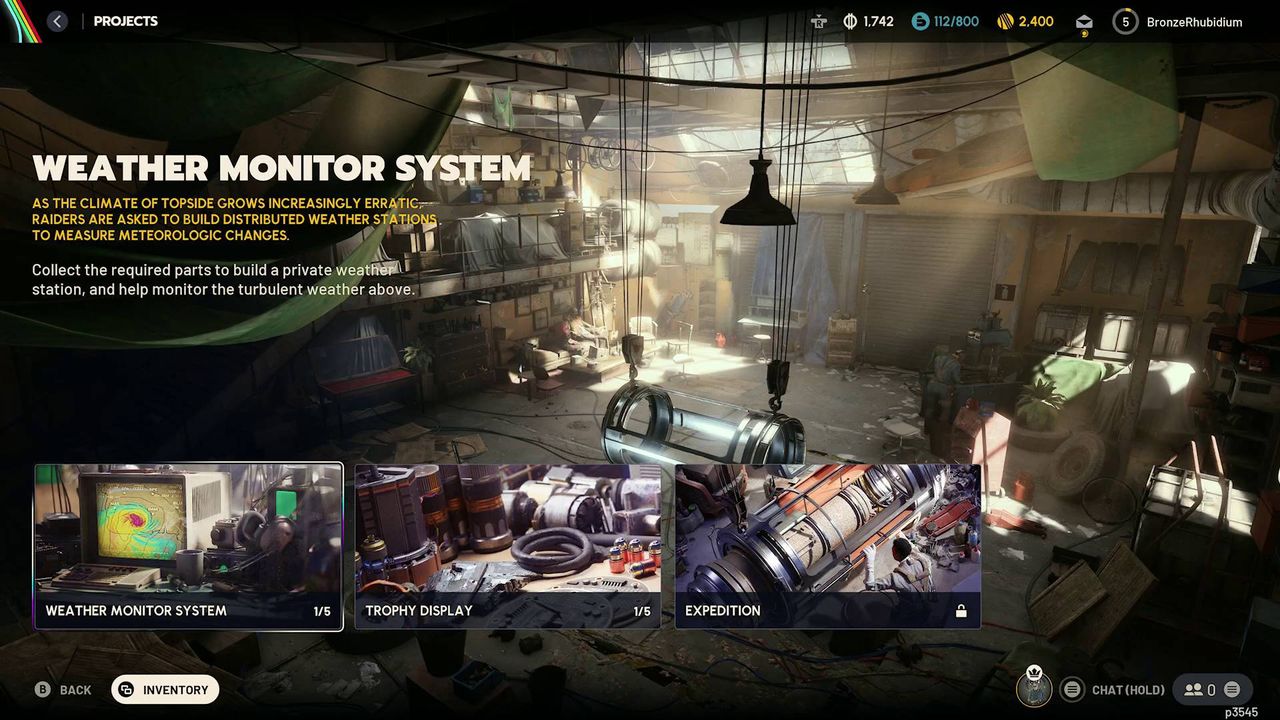Click the blue token icon showing 112/800
The height and width of the screenshot is (720, 1280).
click(920, 21)
